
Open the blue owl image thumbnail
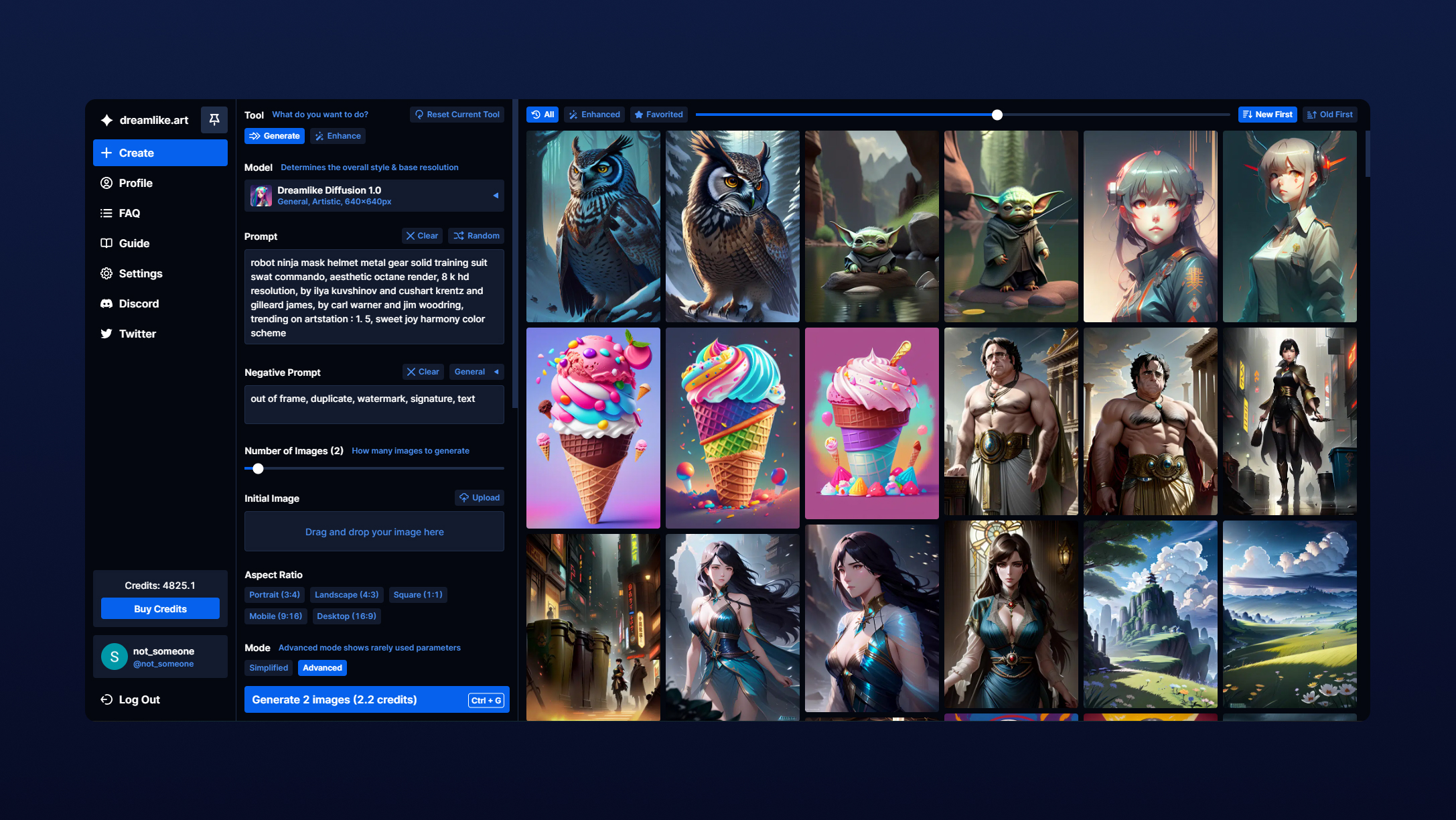pyautogui.click(x=593, y=226)
